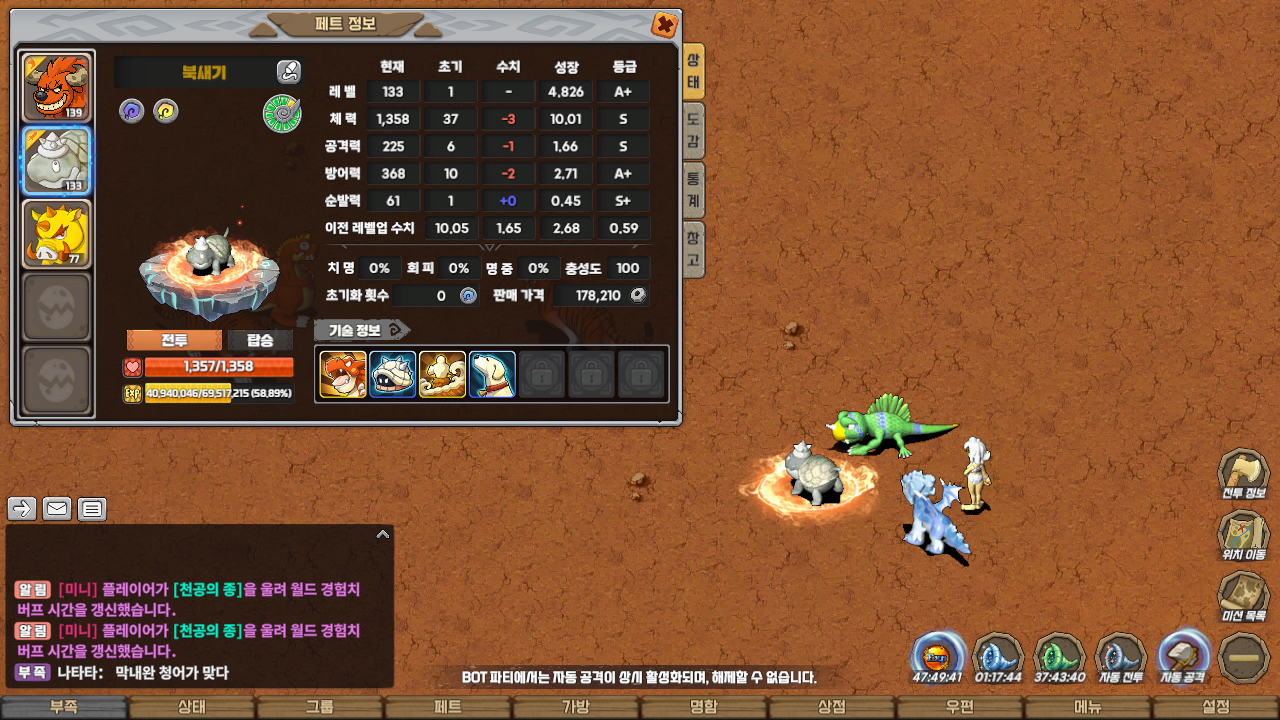
Task: Open the 미션 목록 mission list
Action: coord(1243,597)
